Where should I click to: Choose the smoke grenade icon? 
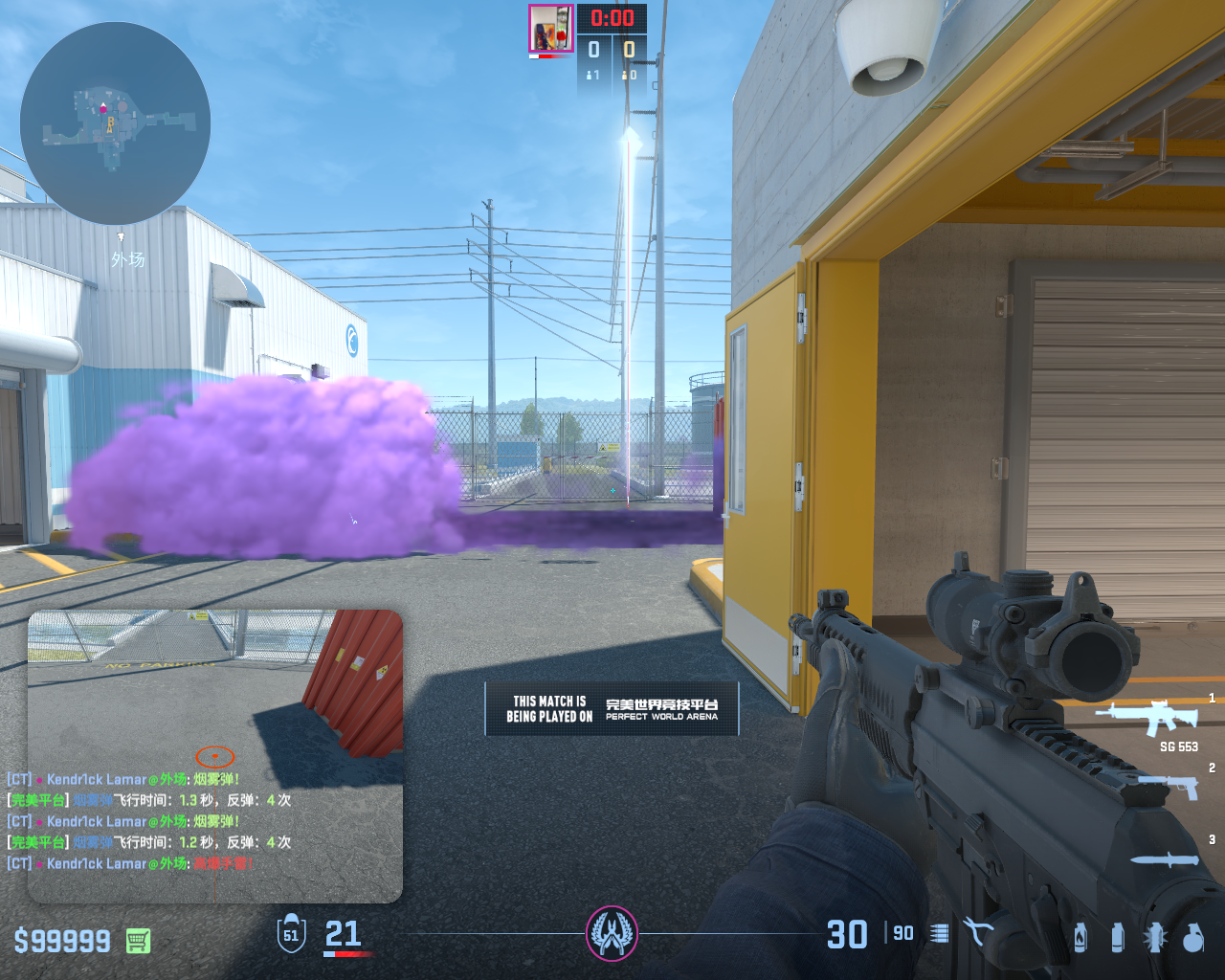click(1117, 937)
